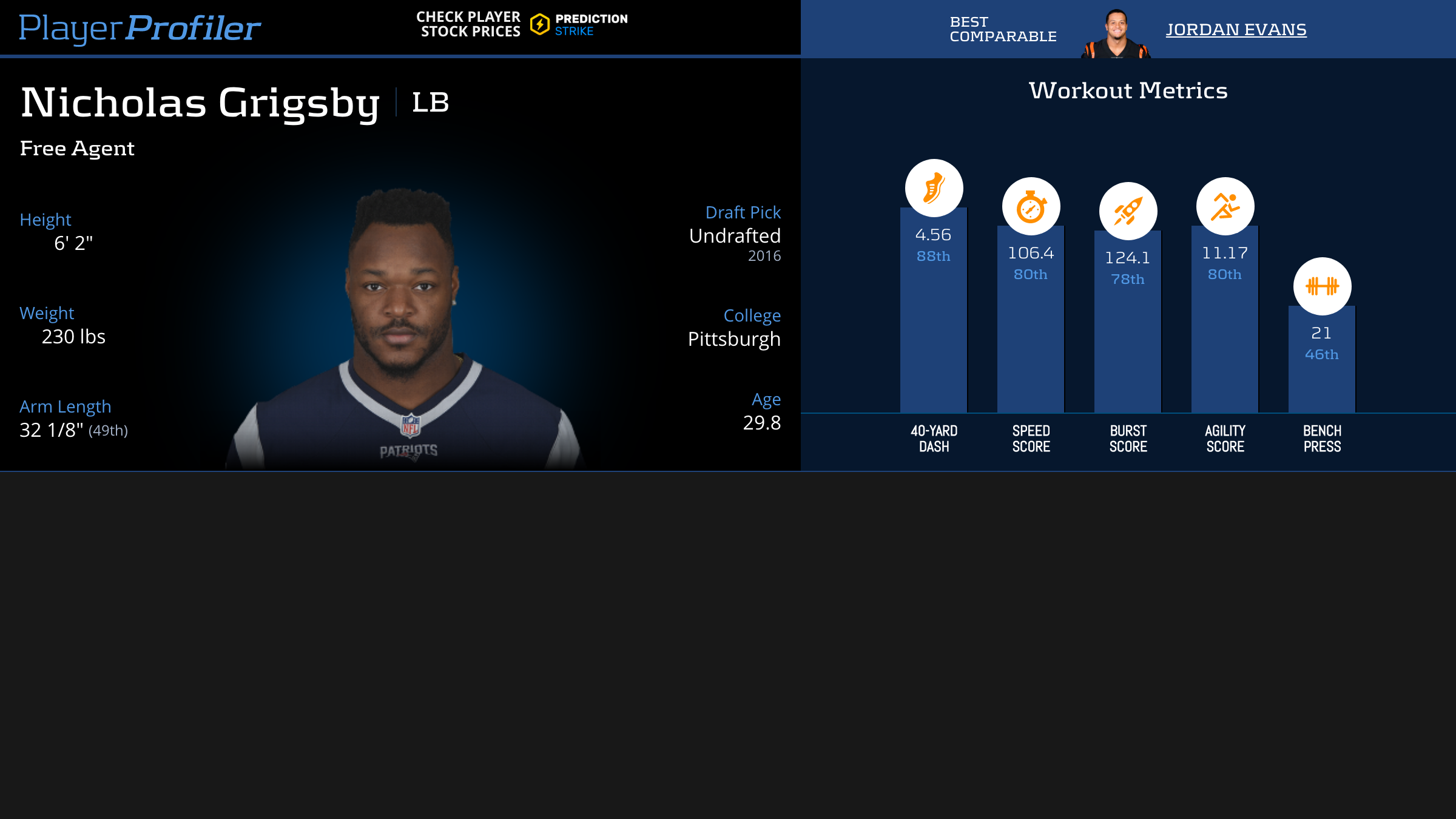Image resolution: width=1456 pixels, height=819 pixels.
Task: Select the Bench Press barbell icon
Action: coord(1322,286)
